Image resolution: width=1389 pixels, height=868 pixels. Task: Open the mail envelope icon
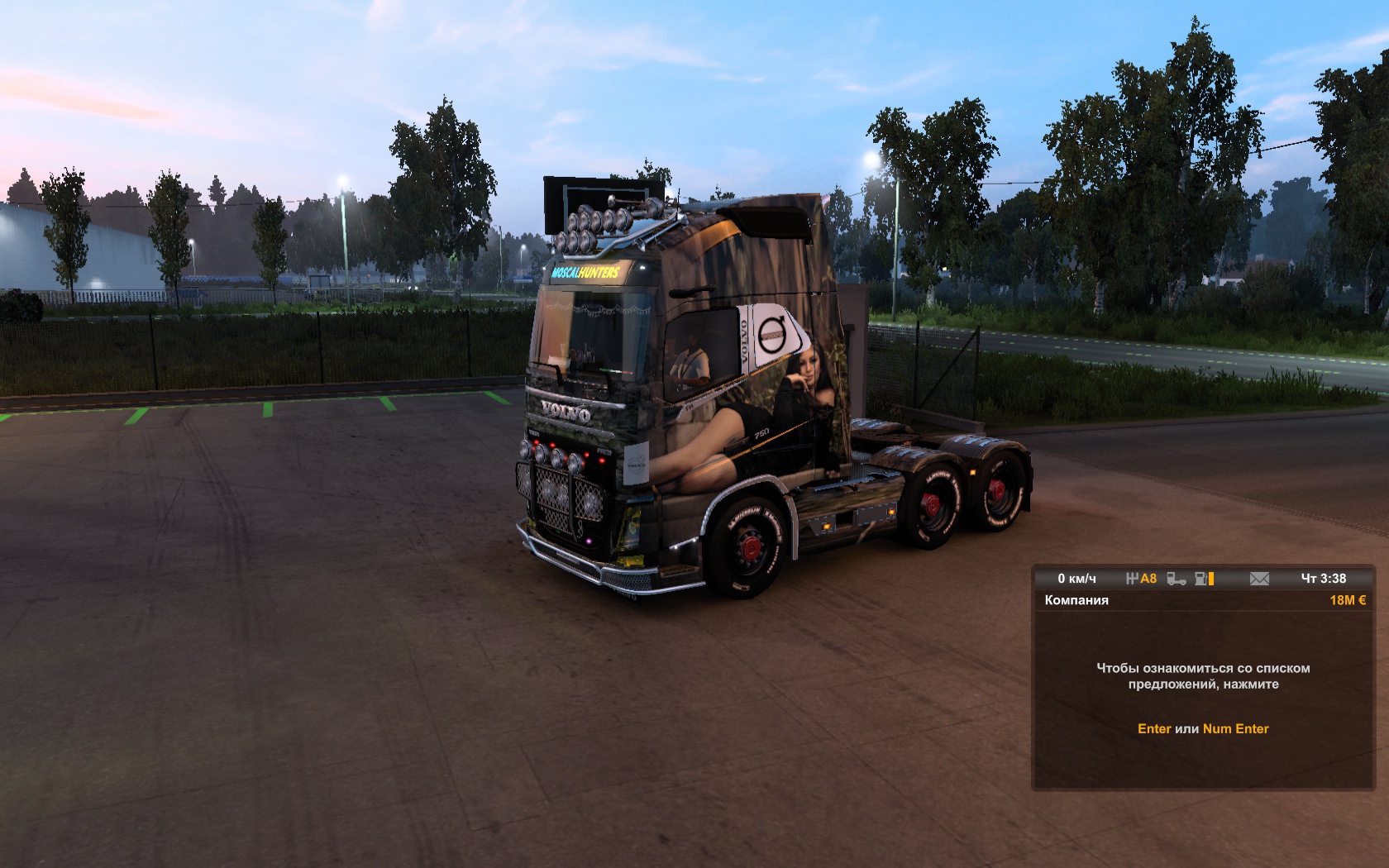click(1259, 579)
